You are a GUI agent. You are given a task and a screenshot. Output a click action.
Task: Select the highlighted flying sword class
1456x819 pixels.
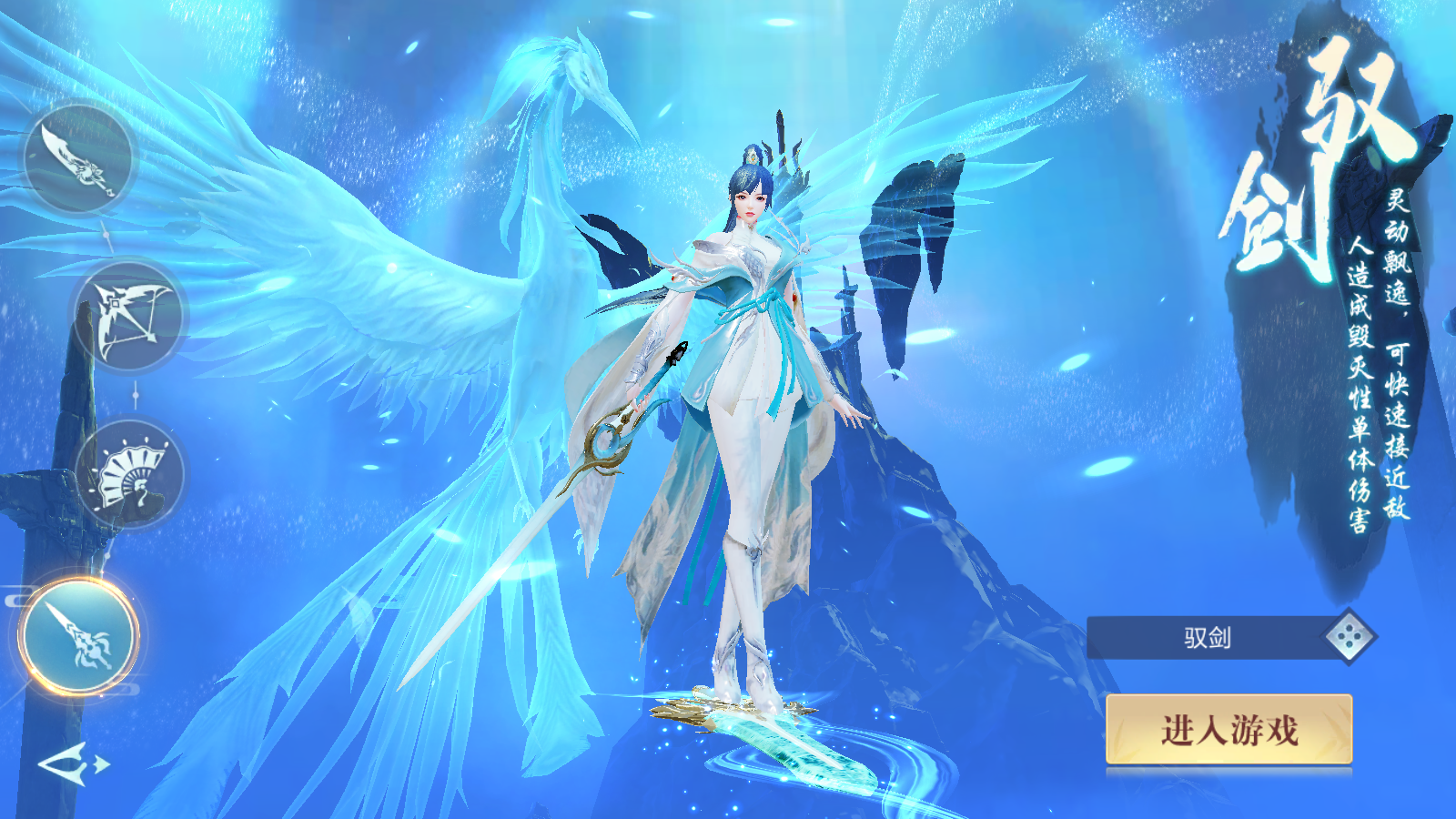pos(79,635)
